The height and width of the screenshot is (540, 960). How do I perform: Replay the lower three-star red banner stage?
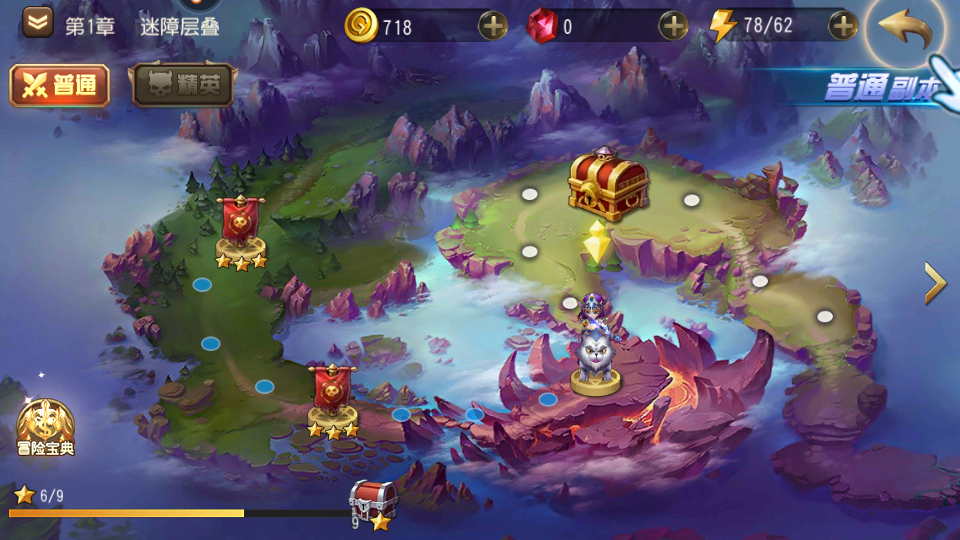(x=333, y=397)
